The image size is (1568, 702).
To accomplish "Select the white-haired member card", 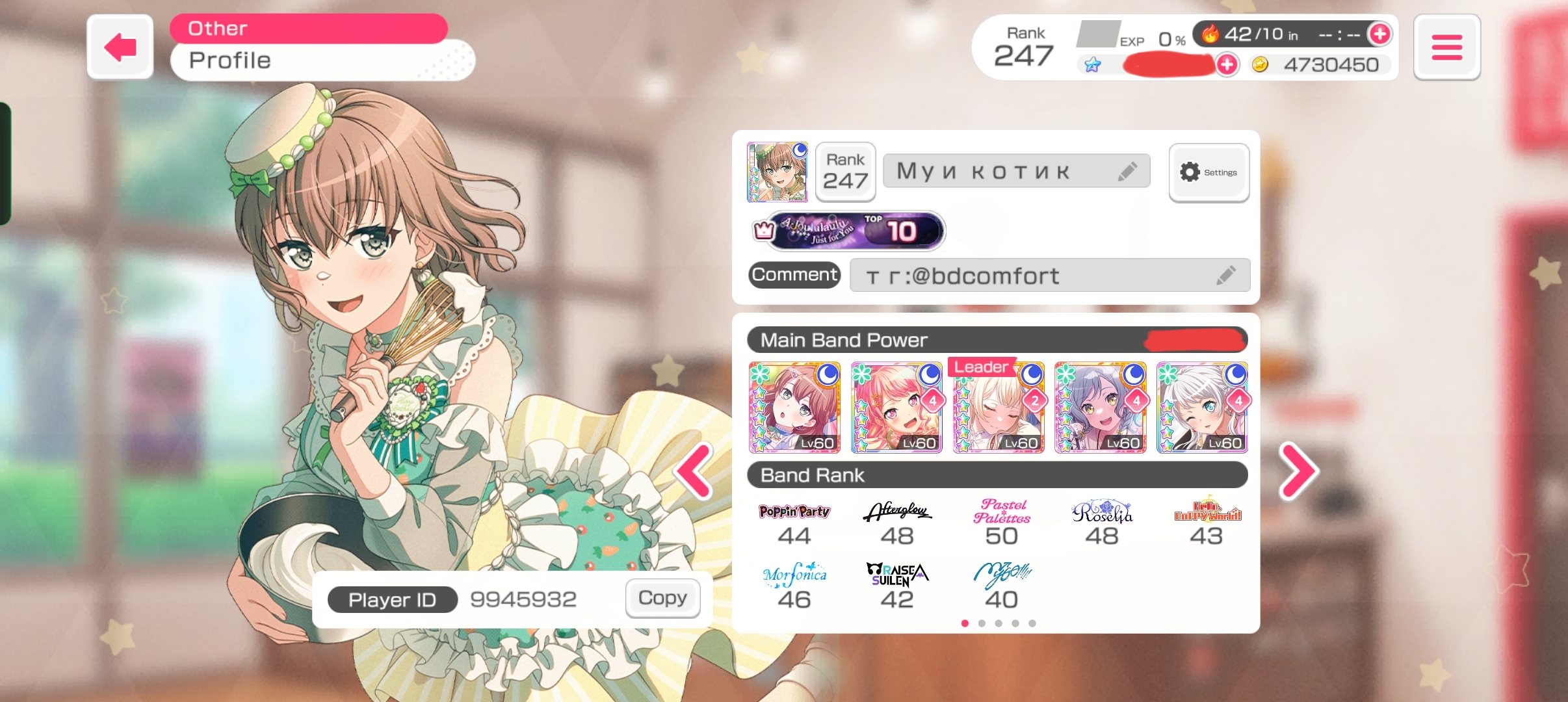I will [x=1202, y=408].
